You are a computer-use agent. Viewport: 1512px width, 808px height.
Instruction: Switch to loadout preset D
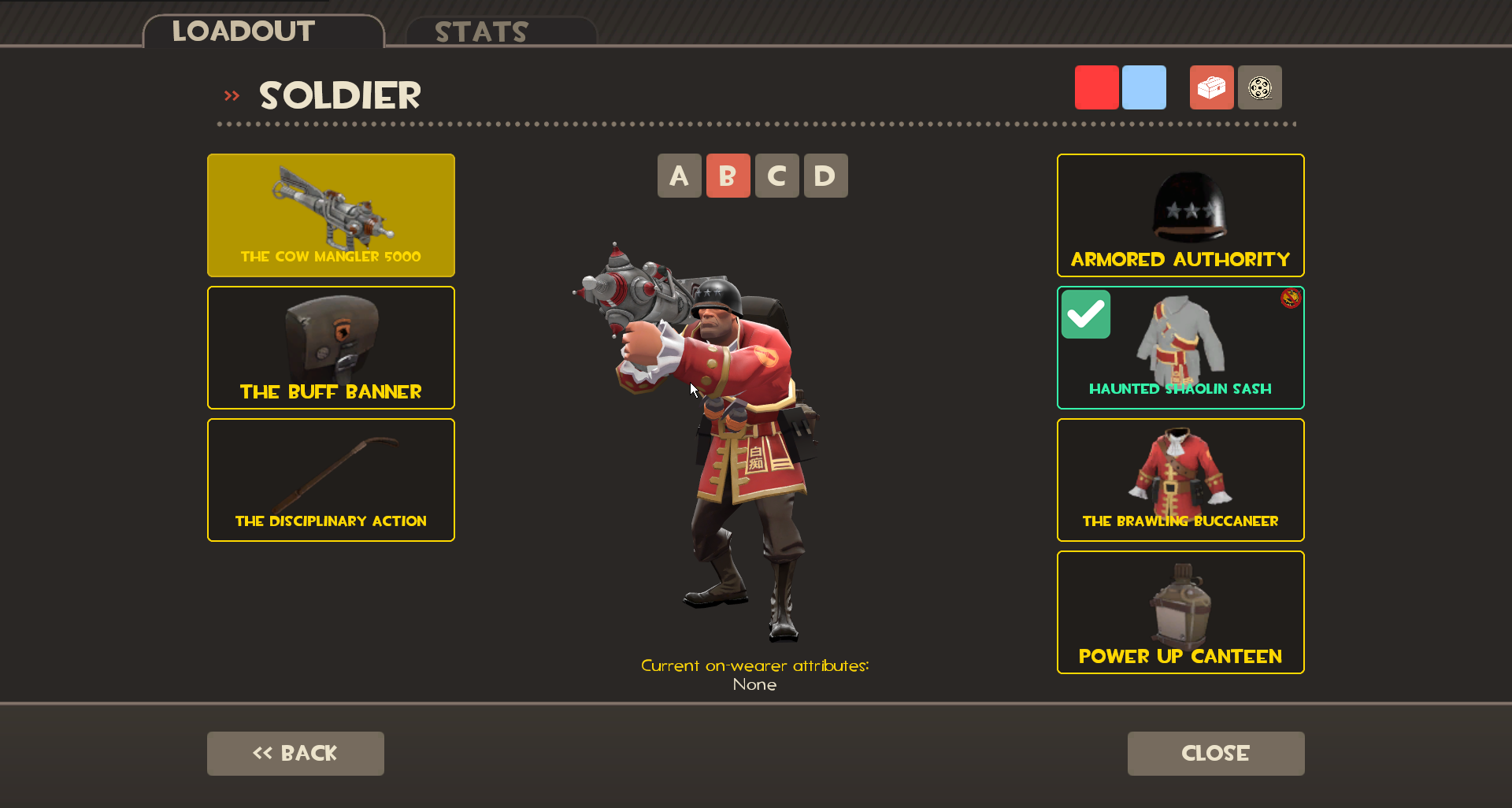point(825,176)
